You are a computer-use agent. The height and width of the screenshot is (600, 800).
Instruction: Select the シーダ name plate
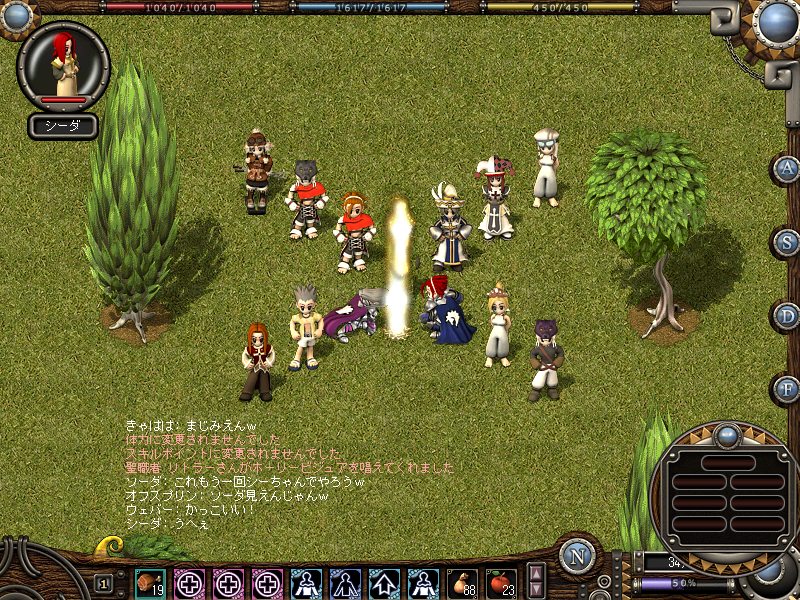(x=63, y=126)
